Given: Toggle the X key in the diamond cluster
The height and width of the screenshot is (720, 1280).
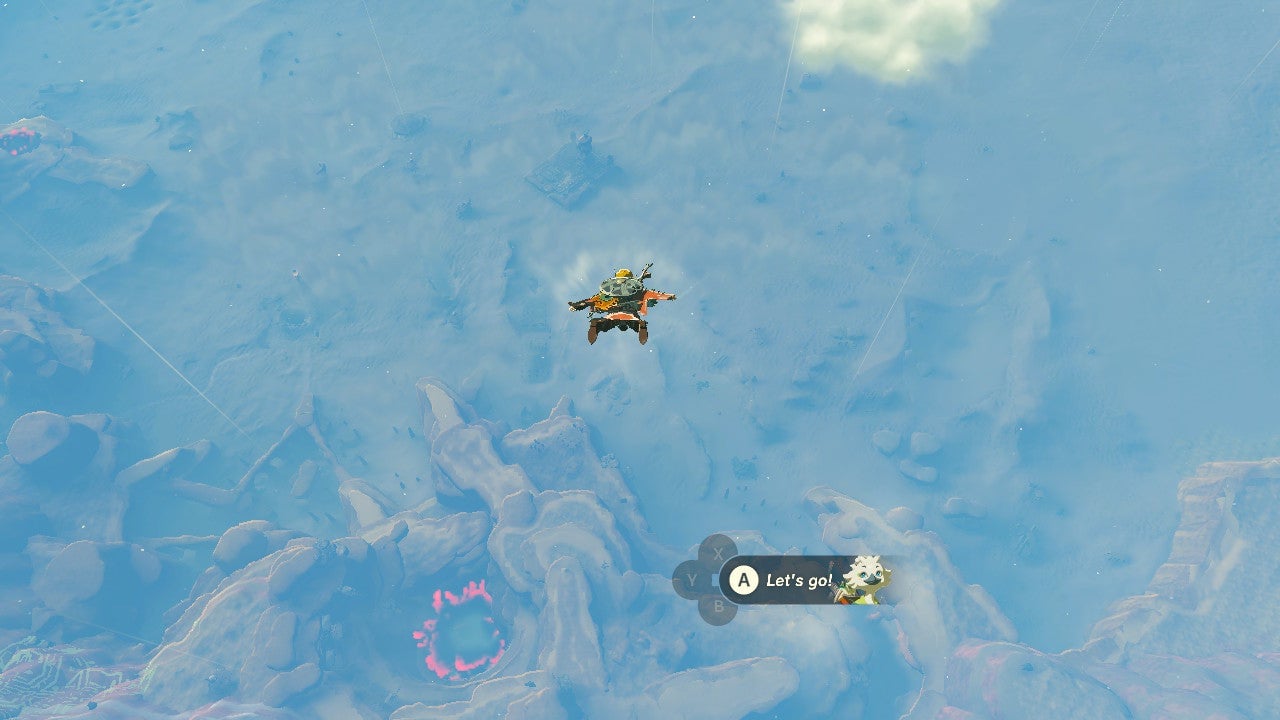Looking at the screenshot, I should pyautogui.click(x=719, y=552).
